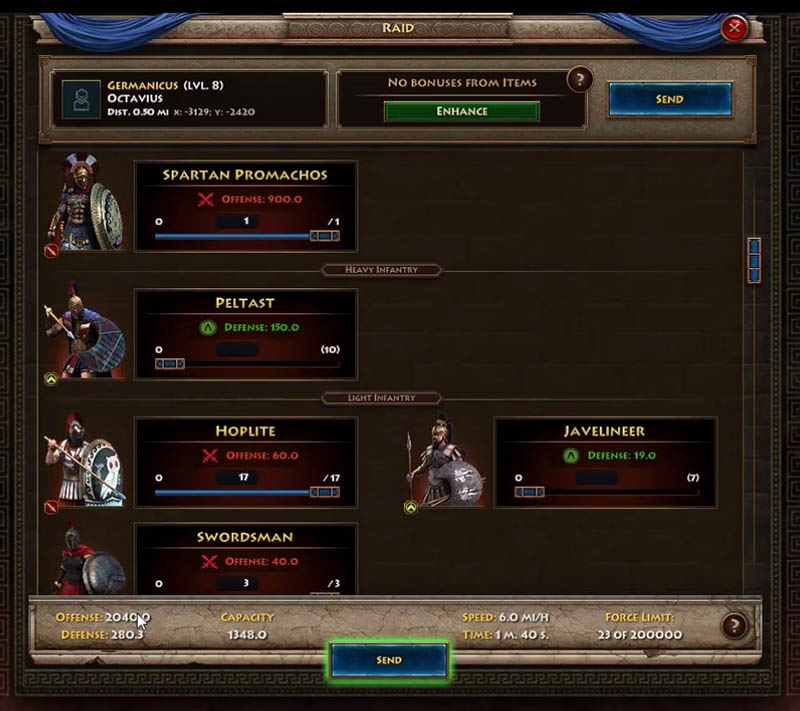Viewport: 800px width, 711px height.
Task: Click the green-highlighted Send button at the bottom
Action: point(389,660)
